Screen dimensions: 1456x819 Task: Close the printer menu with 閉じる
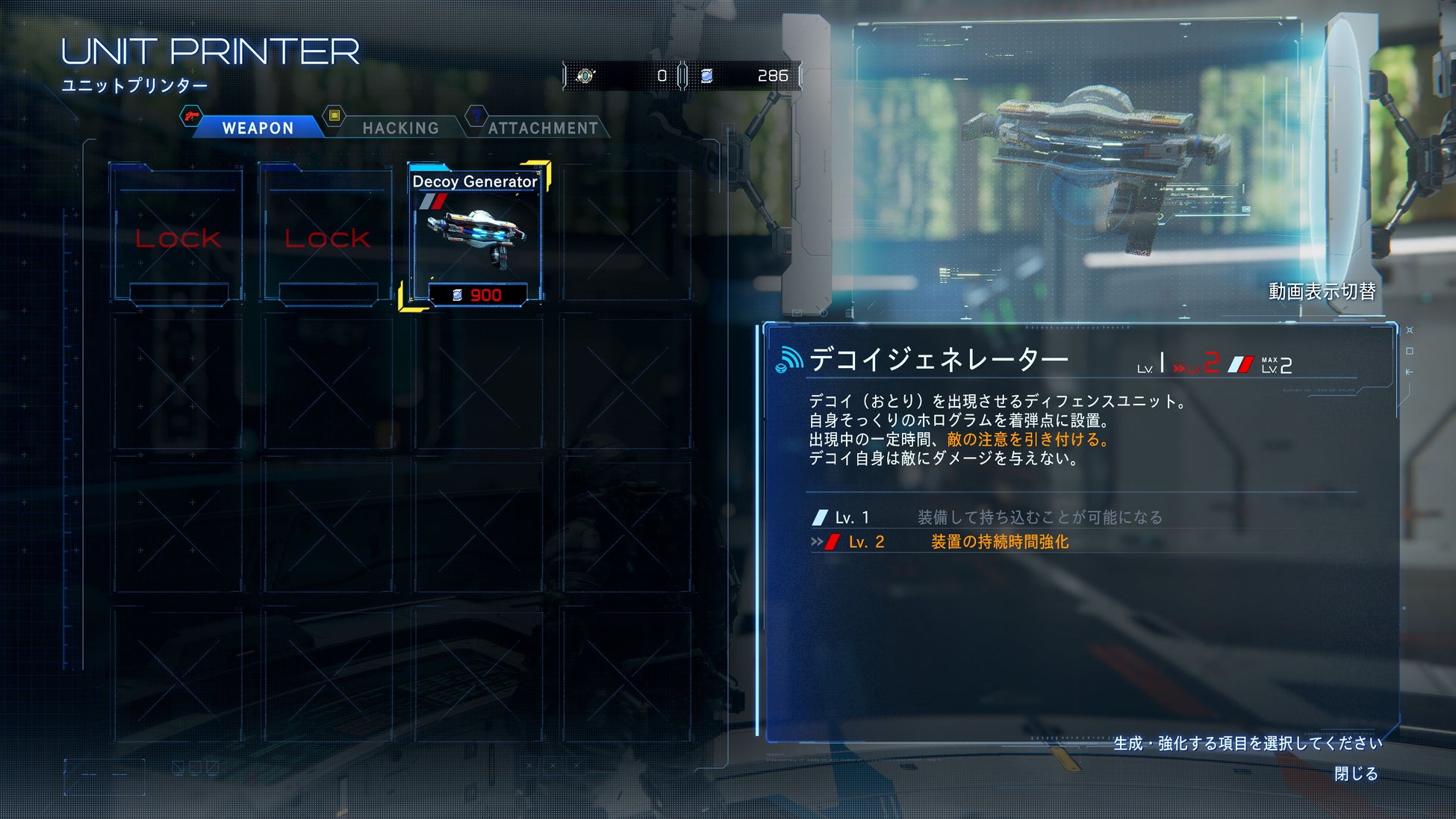pos(1355,773)
